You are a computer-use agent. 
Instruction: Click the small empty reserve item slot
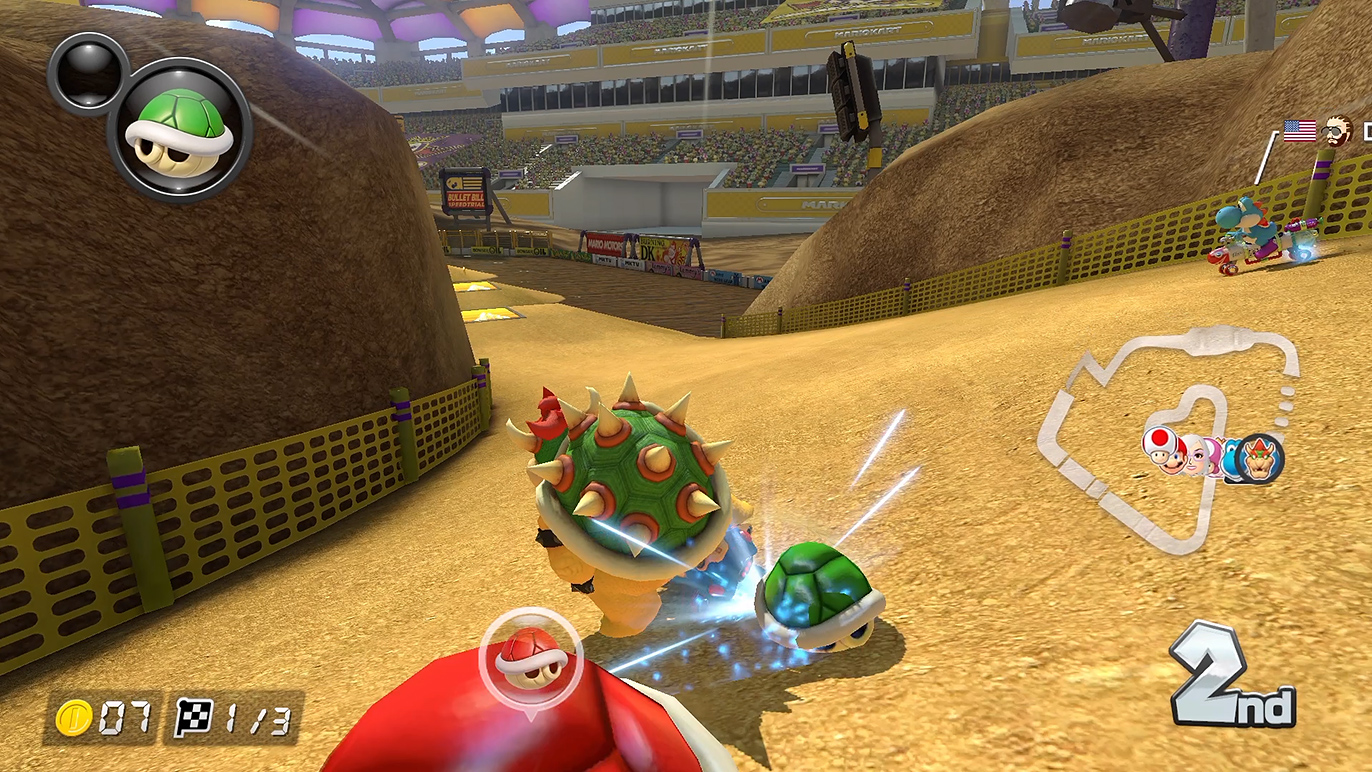pyautogui.click(x=88, y=72)
